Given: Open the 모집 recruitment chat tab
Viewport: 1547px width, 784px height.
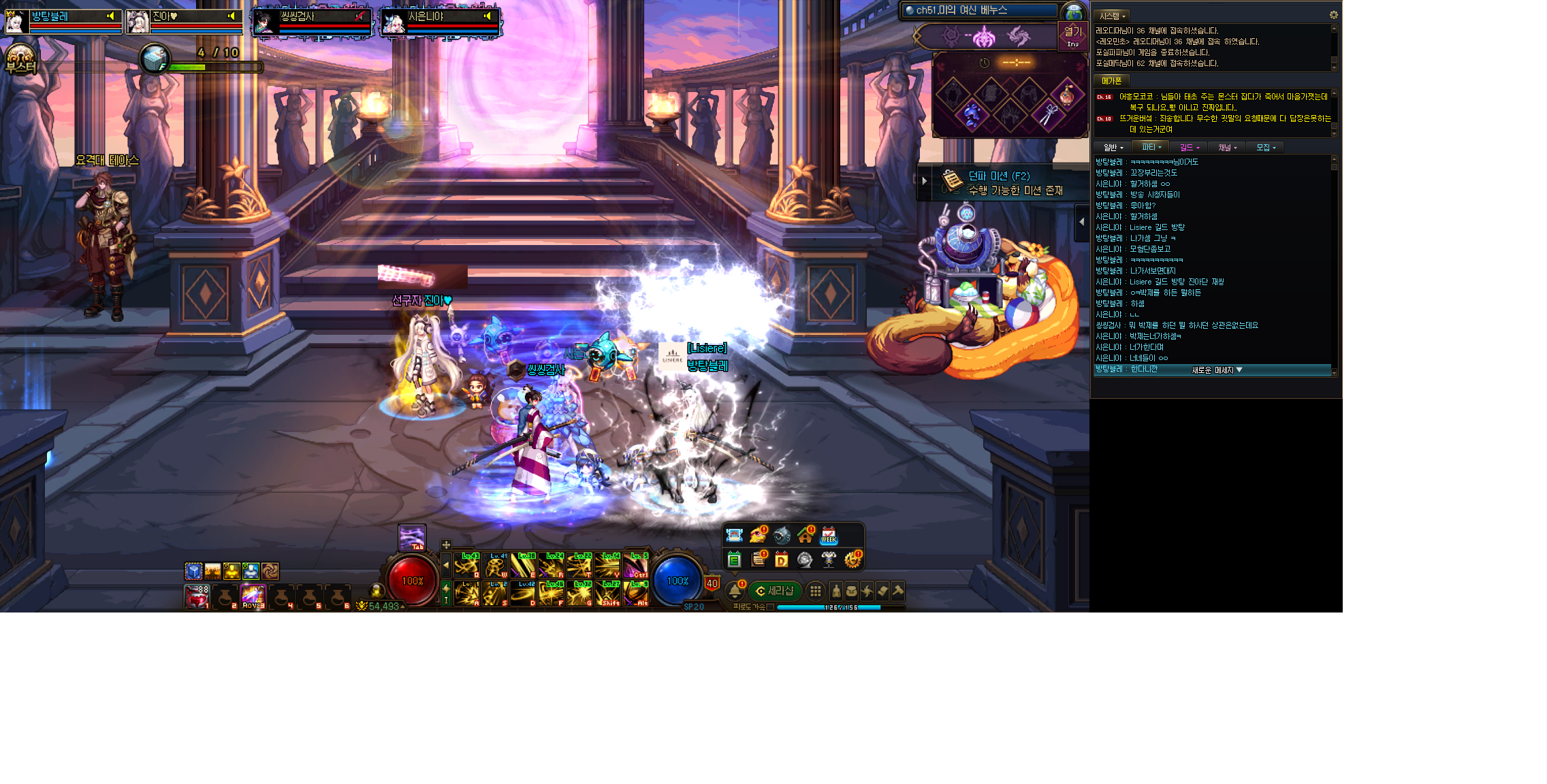Looking at the screenshot, I should point(1265,147).
